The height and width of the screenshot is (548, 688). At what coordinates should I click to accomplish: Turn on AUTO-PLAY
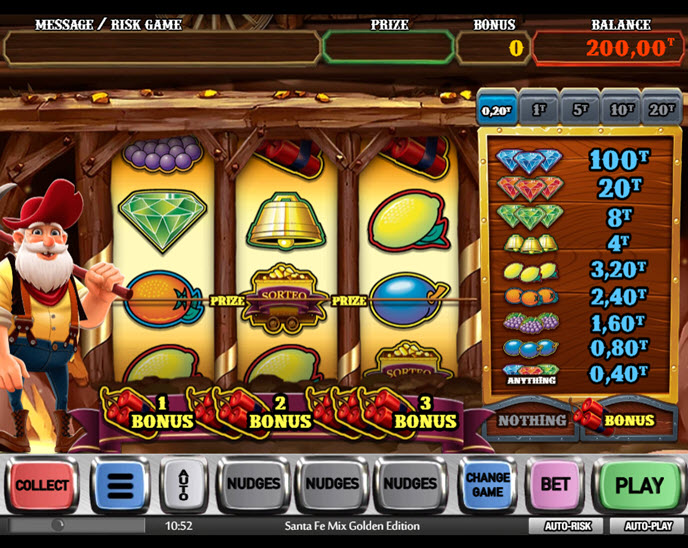click(x=648, y=526)
